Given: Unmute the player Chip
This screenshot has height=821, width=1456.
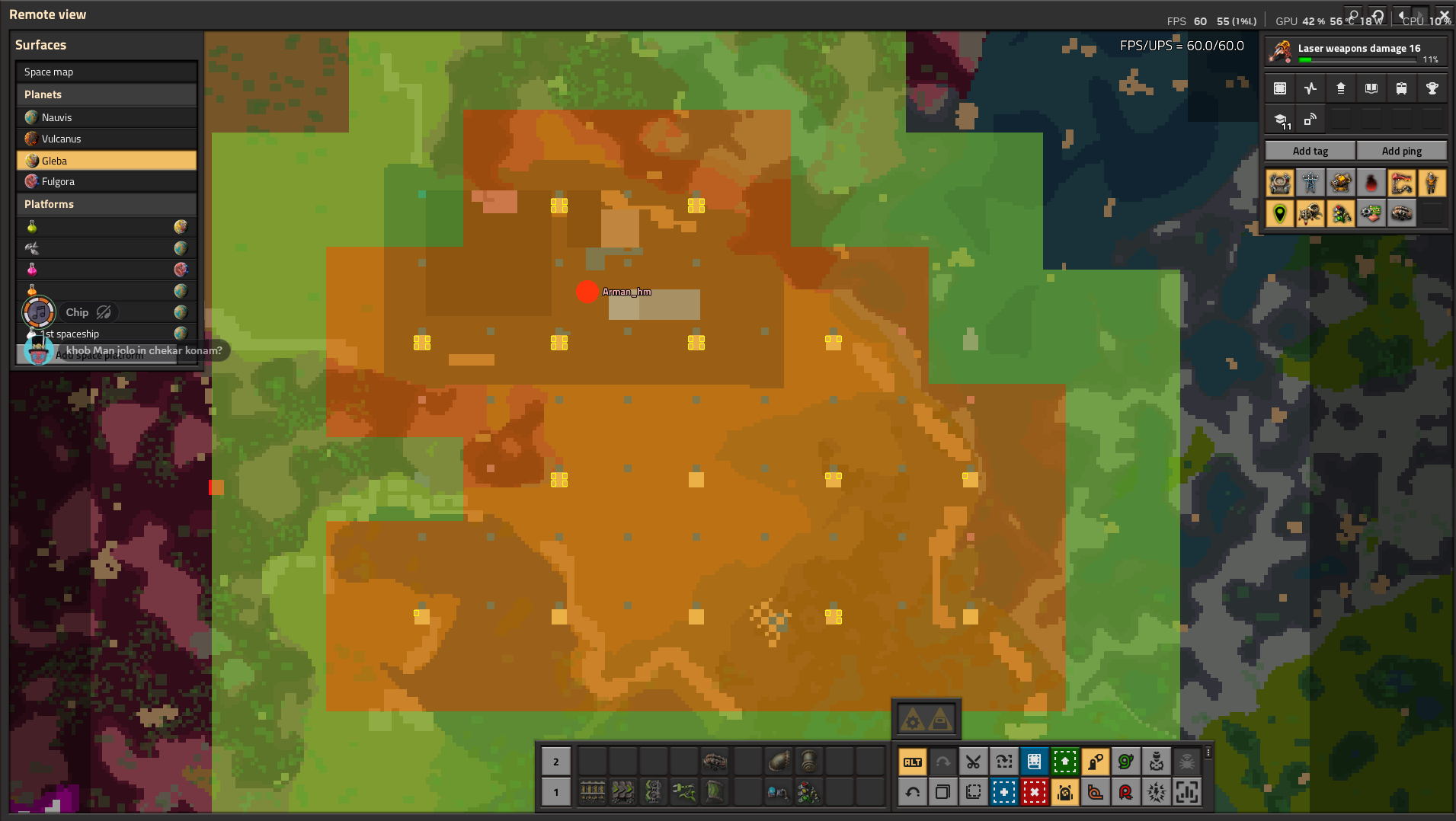Looking at the screenshot, I should click(104, 312).
